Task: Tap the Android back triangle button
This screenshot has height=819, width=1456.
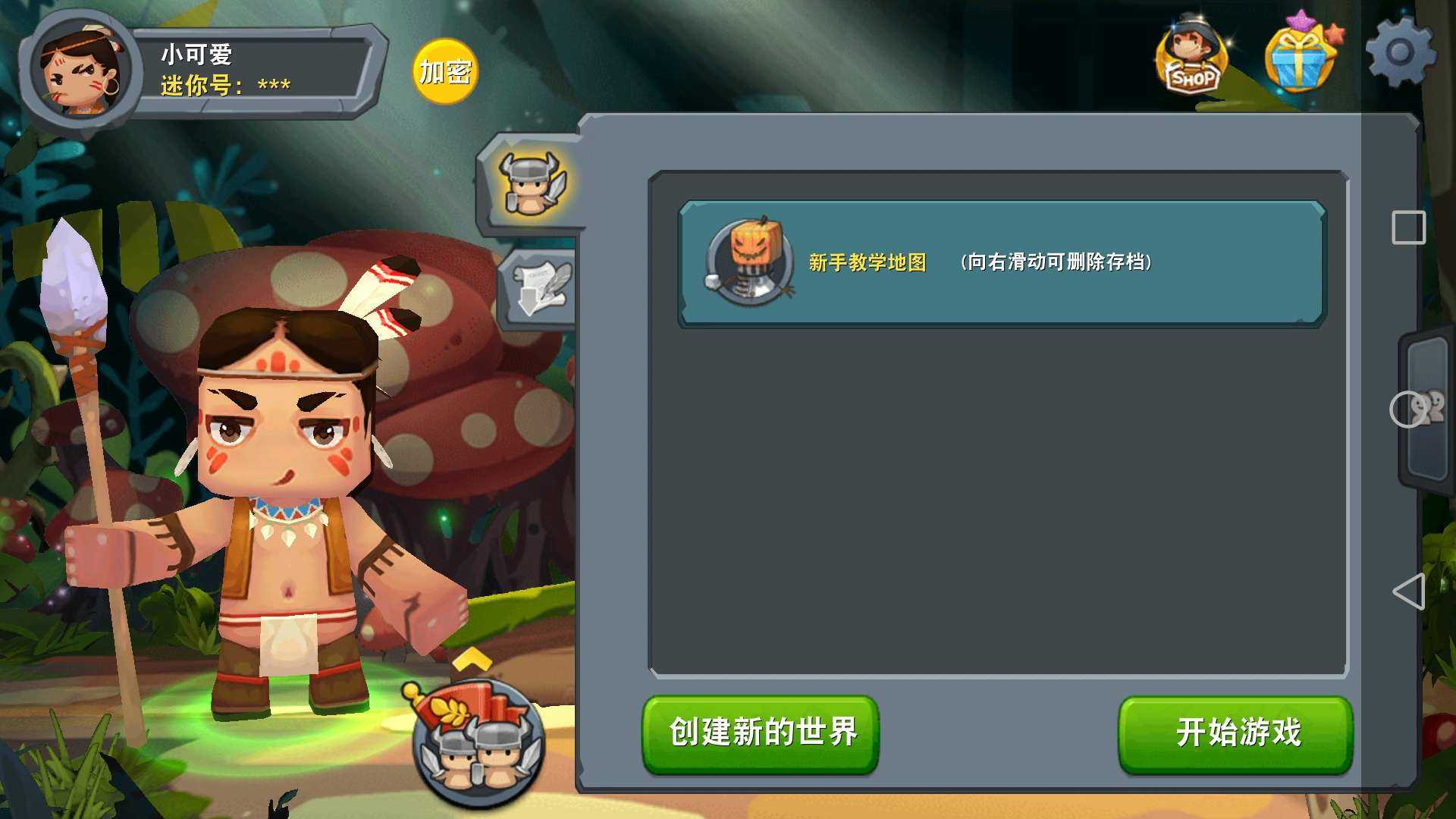Action: (x=1409, y=591)
